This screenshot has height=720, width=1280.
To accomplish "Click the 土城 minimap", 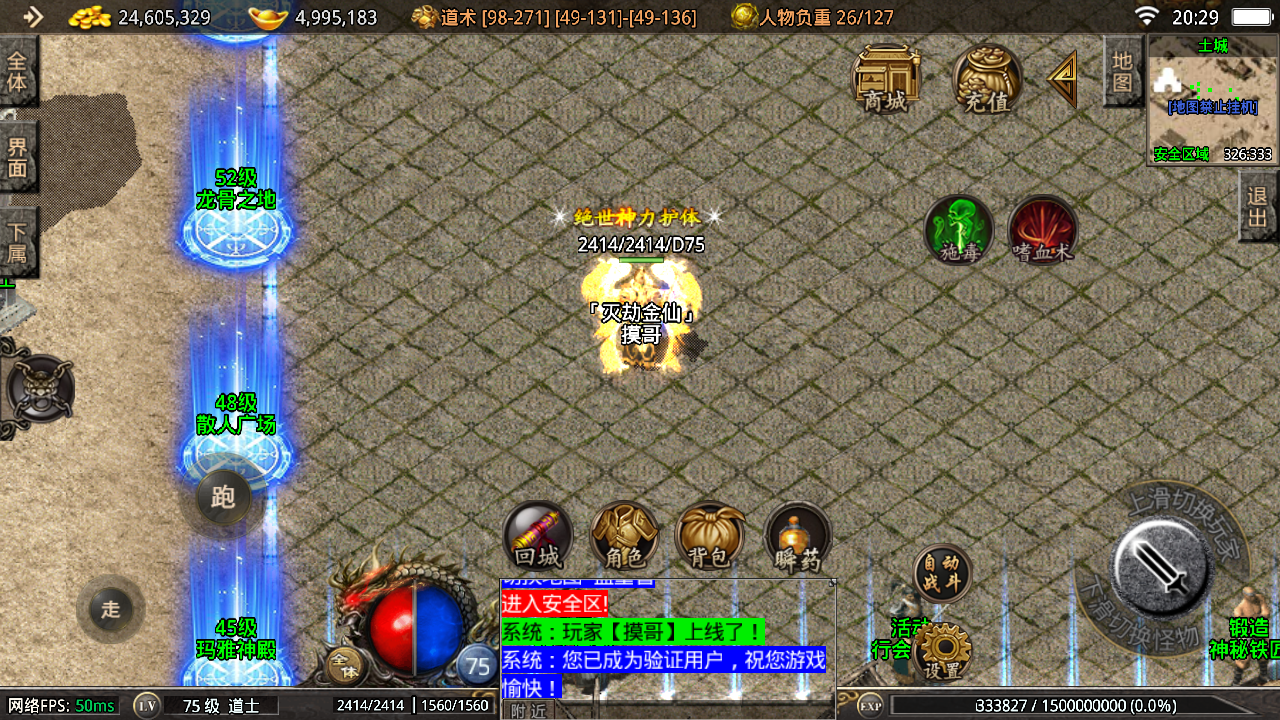I will 1212,100.
